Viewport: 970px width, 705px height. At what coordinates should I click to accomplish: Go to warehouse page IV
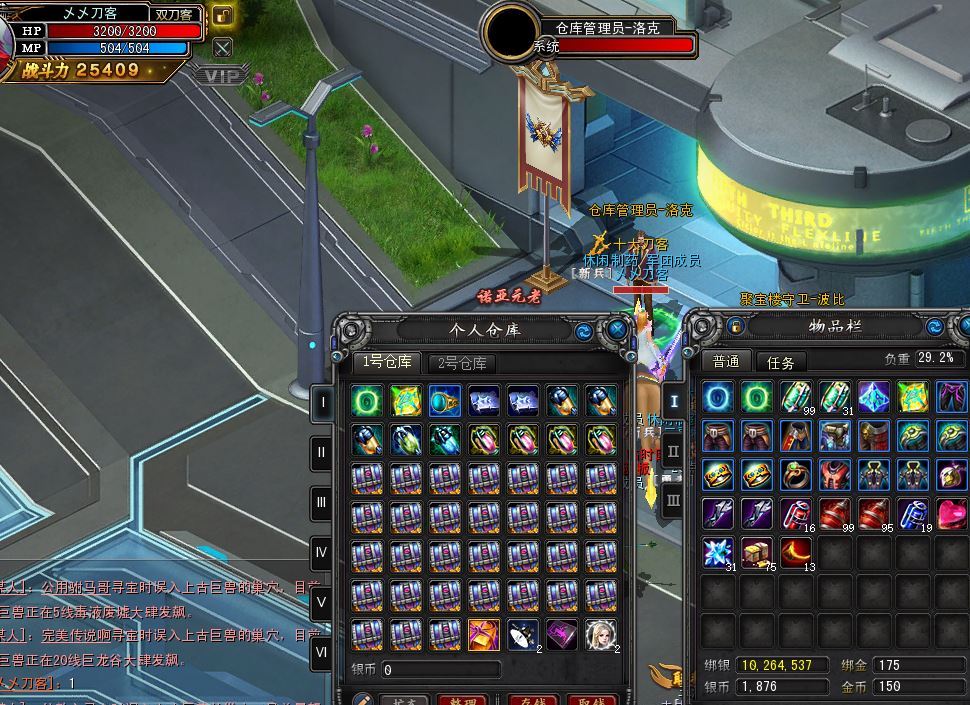[322, 553]
